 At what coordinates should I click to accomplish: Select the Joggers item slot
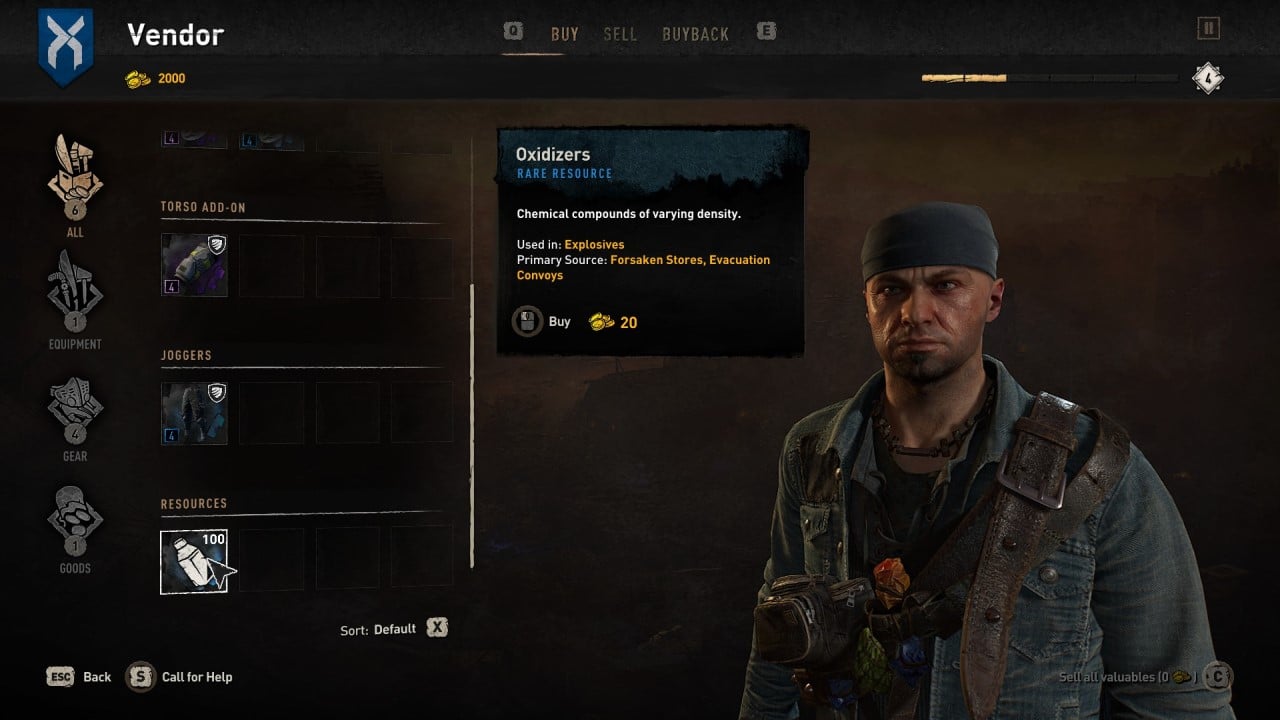(x=194, y=413)
